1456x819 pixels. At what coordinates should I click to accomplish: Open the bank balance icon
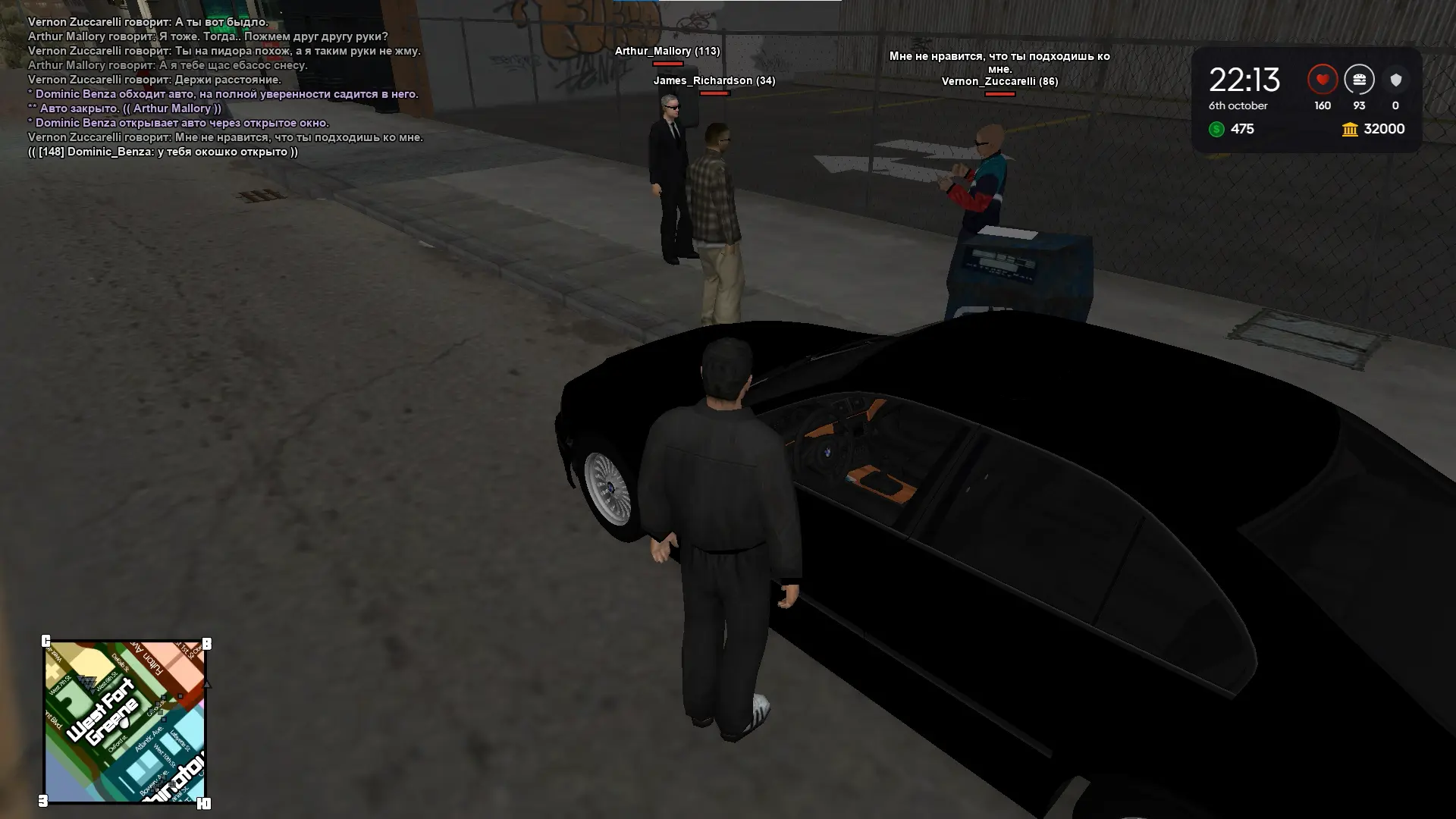tap(1350, 130)
